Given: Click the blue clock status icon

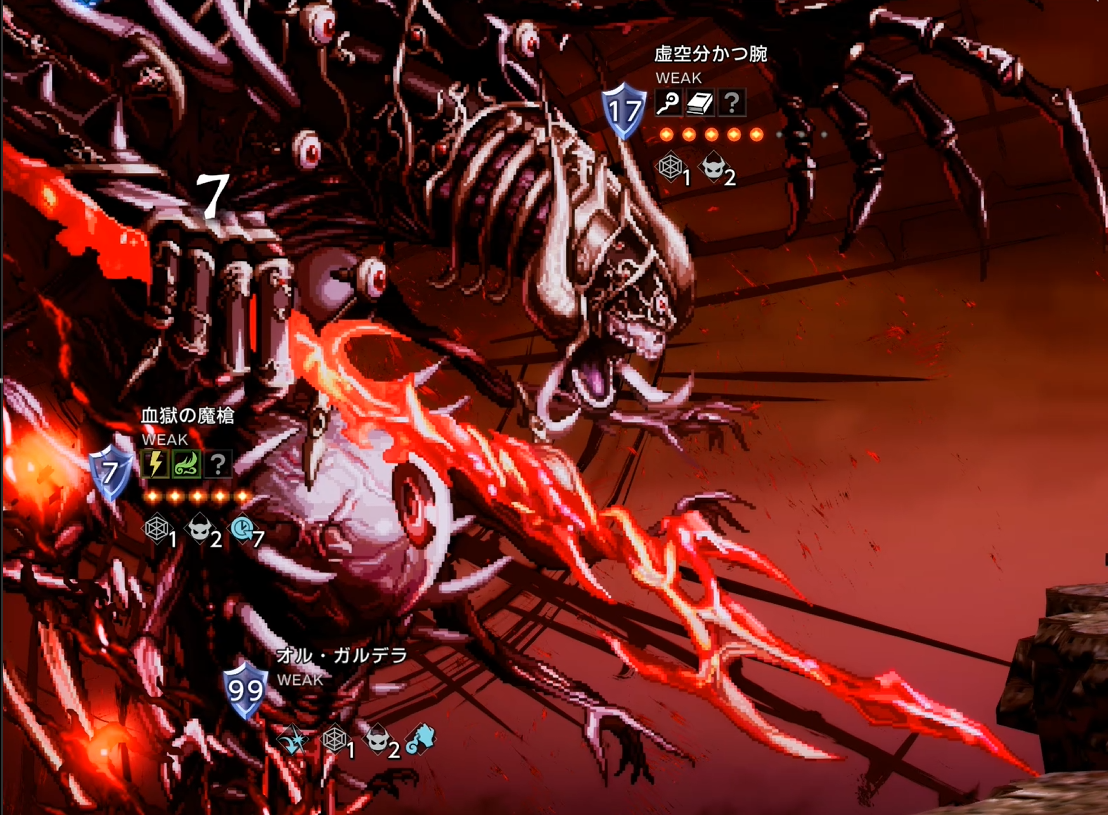Looking at the screenshot, I should (243, 530).
